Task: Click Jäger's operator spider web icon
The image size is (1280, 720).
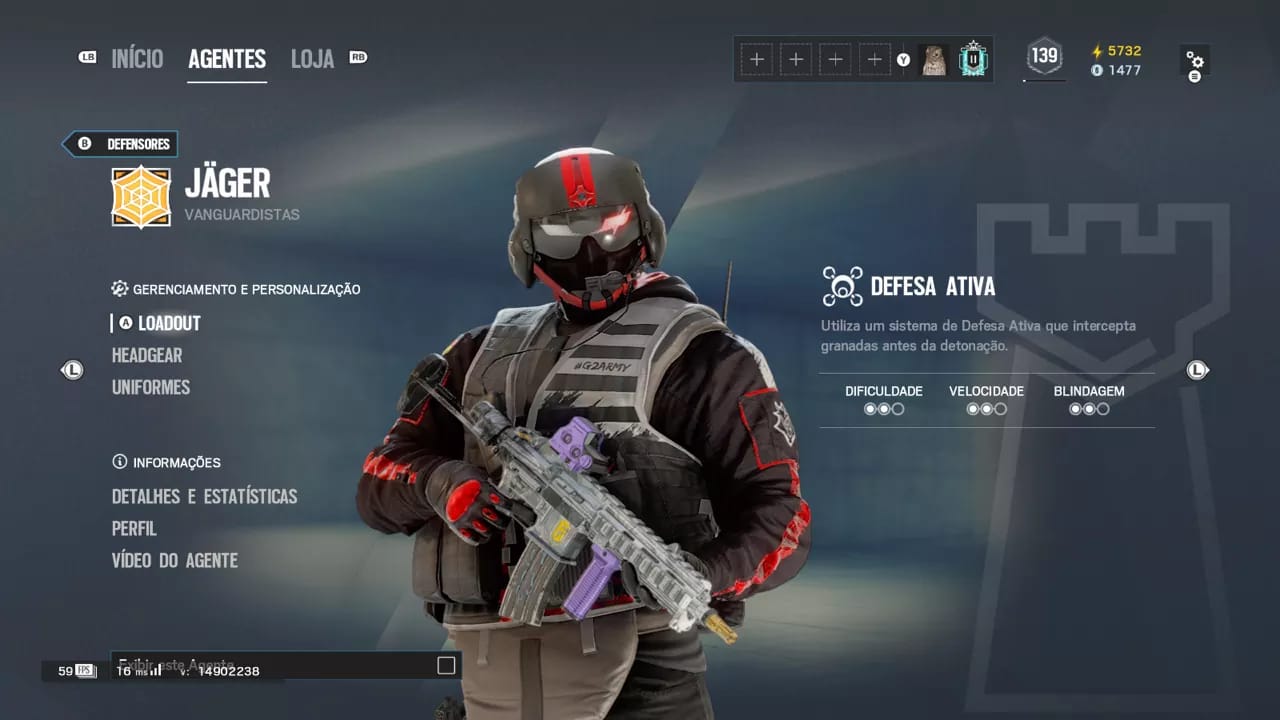Action: pos(140,196)
